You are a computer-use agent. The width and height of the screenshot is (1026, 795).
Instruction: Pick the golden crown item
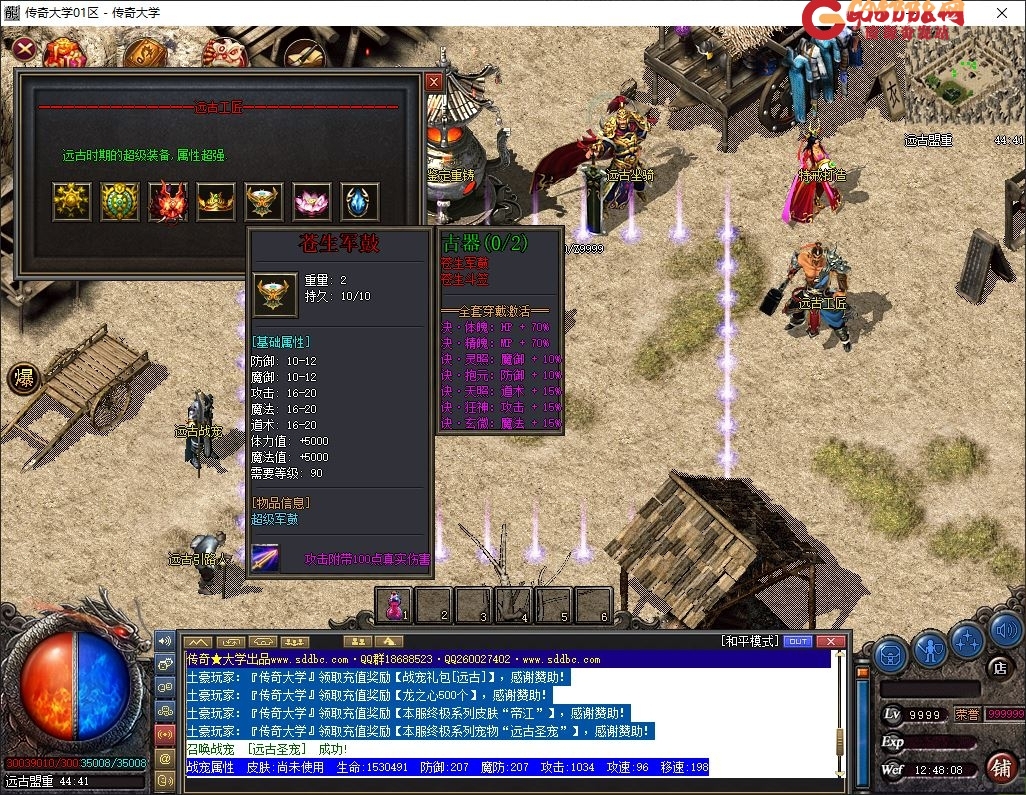(216, 202)
